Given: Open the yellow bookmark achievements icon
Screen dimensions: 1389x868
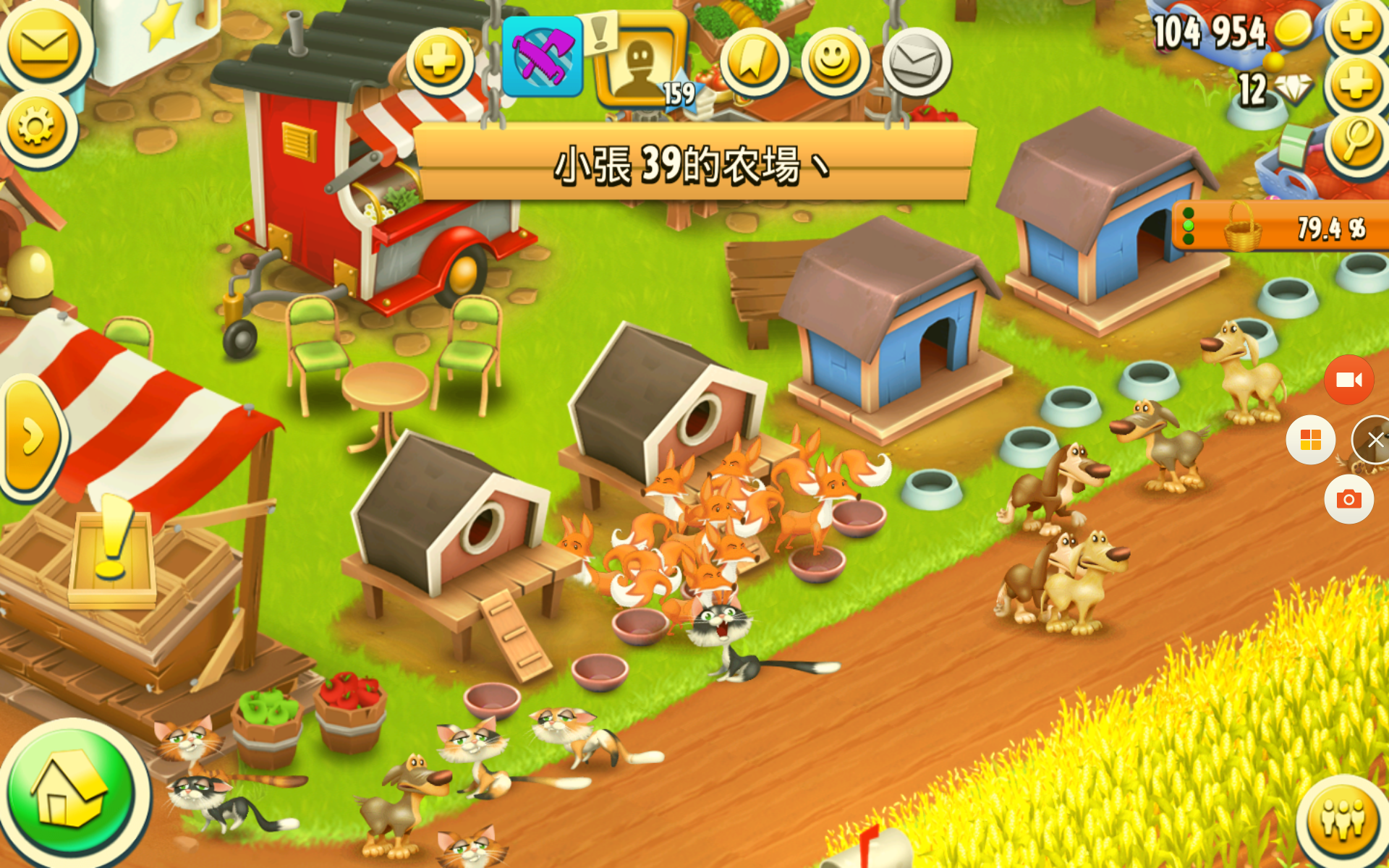Looking at the screenshot, I should (755, 61).
